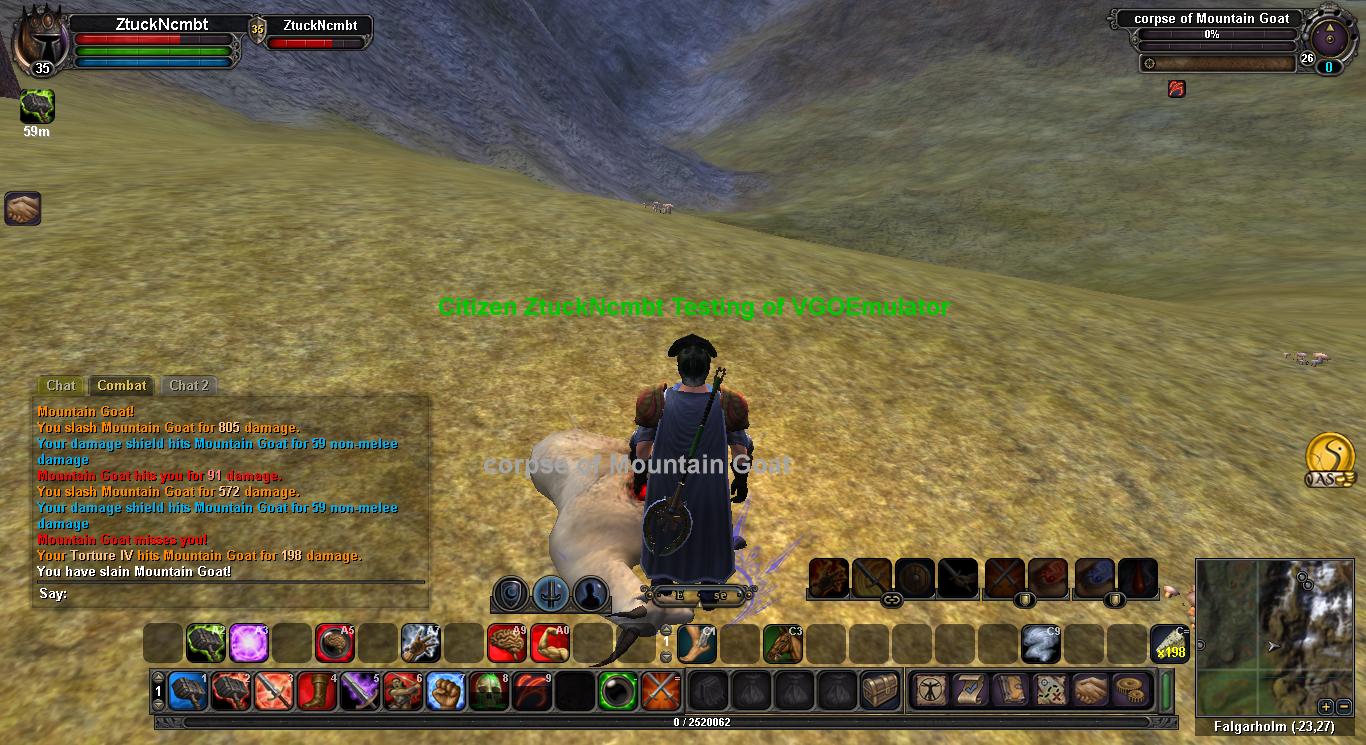Activate the blue hammer ability in slot 1
The image size is (1366, 745).
pyautogui.click(x=188, y=690)
